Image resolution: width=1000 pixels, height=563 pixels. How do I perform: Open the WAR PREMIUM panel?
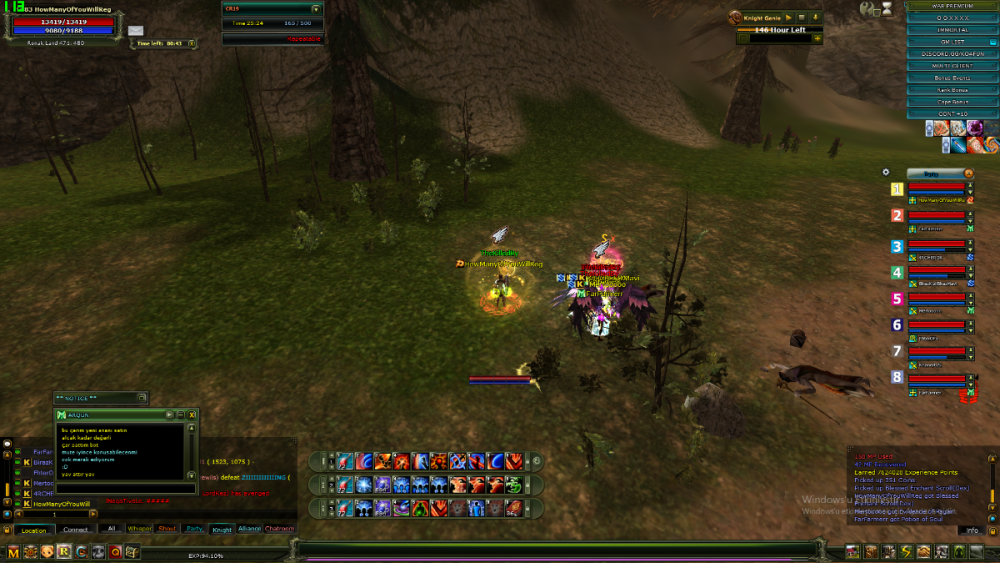[x=952, y=6]
